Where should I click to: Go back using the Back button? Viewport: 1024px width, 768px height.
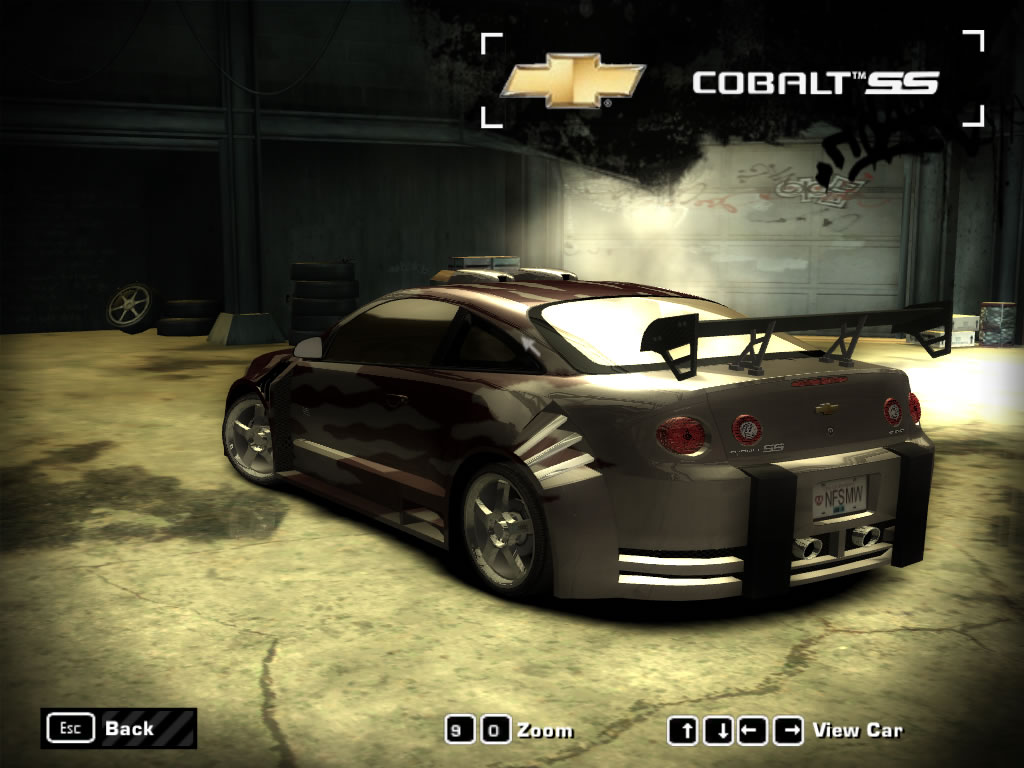118,728
